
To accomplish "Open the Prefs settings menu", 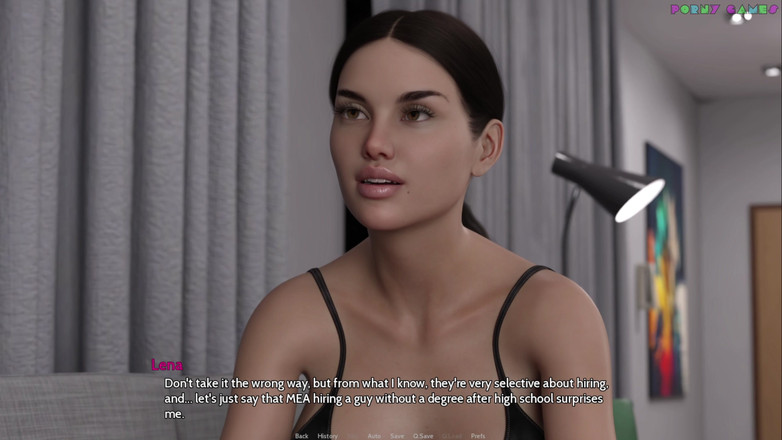I will [x=478, y=436].
